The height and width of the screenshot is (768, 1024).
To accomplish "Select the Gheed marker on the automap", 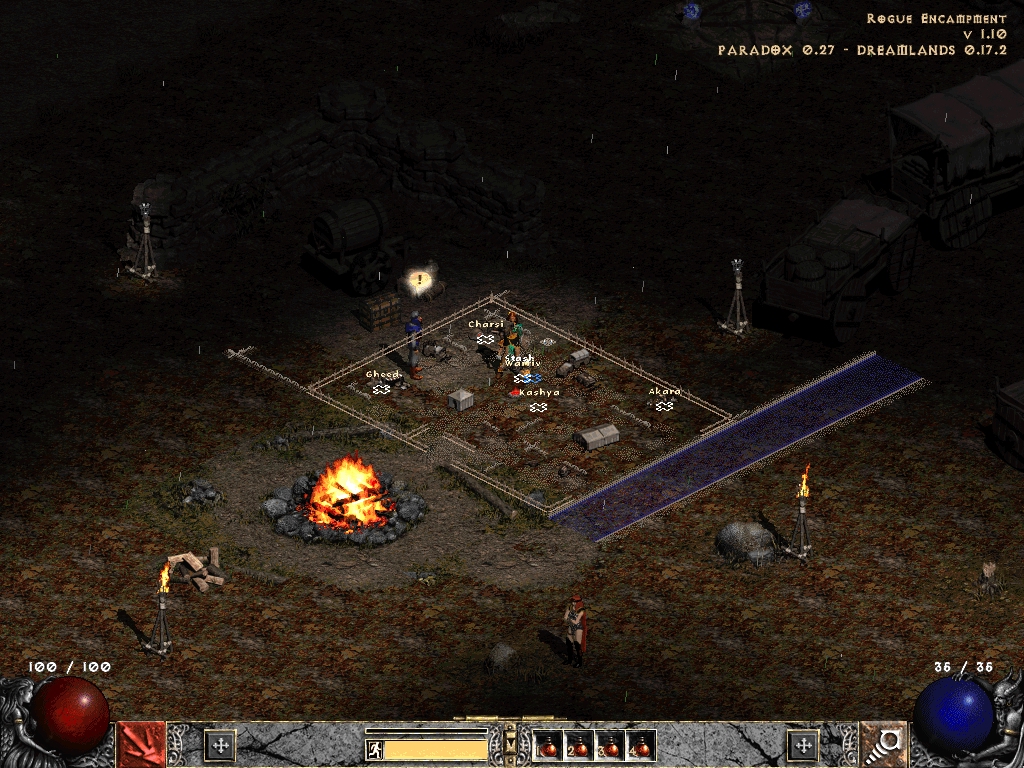I will tap(381, 388).
